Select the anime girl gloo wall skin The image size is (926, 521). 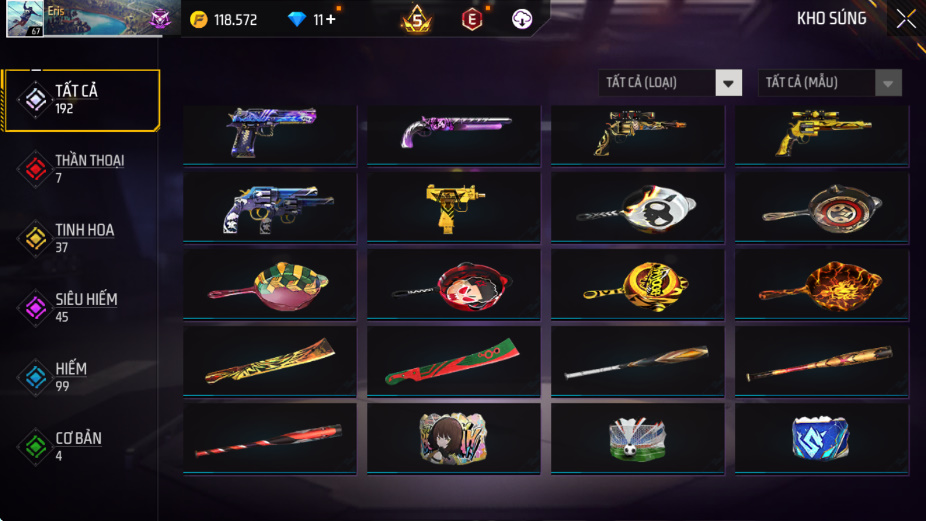(453, 438)
